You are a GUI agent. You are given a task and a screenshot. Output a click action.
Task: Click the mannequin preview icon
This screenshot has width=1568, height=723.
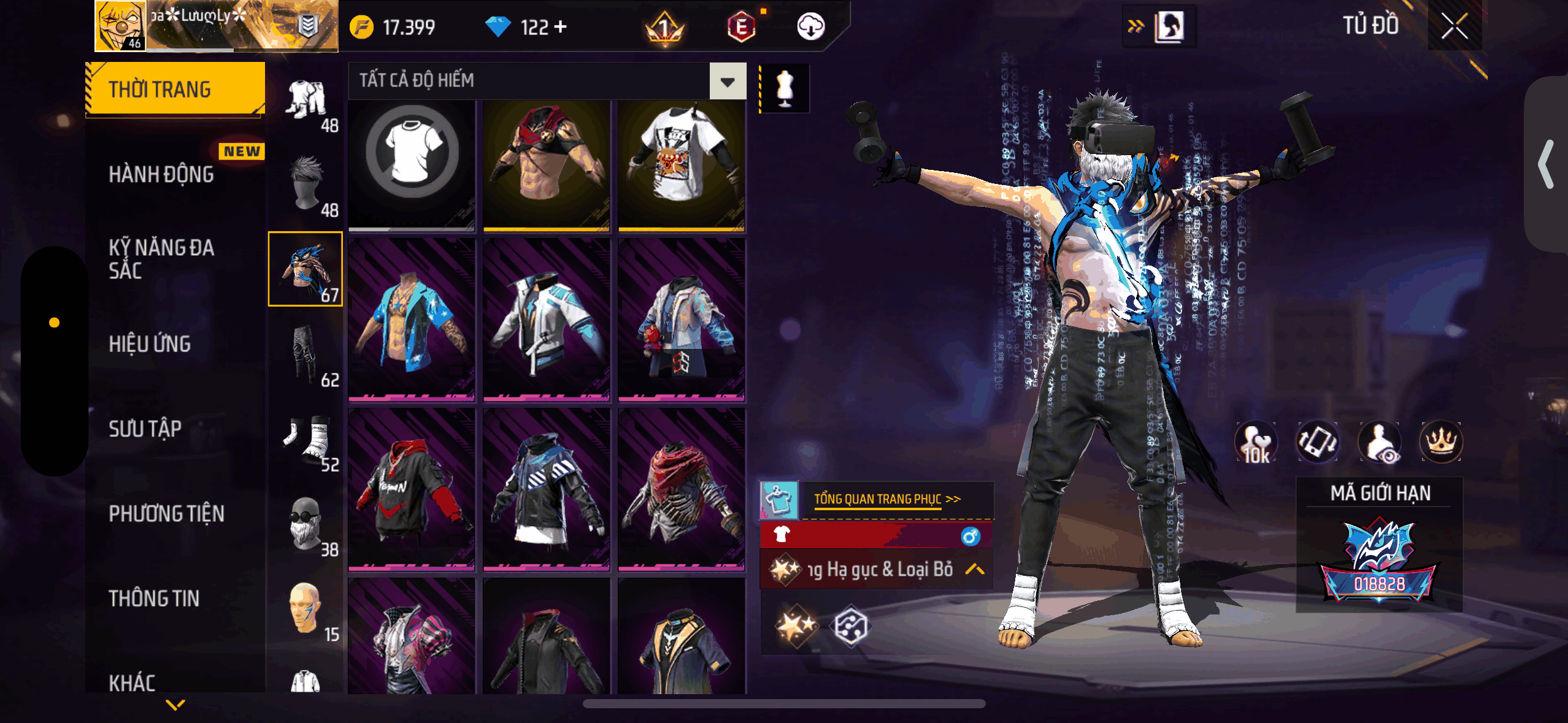point(785,89)
